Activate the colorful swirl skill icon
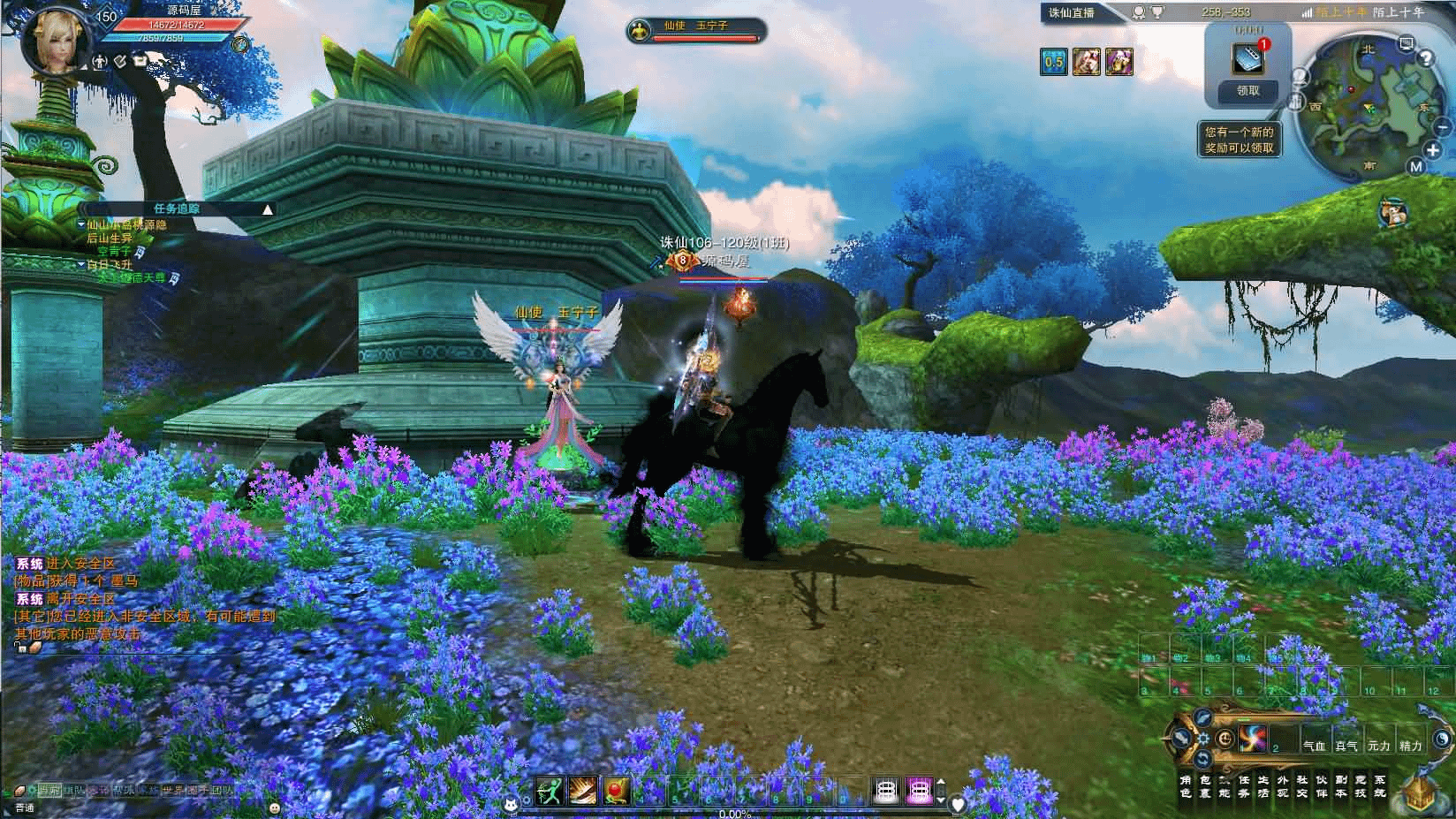 coord(1252,739)
